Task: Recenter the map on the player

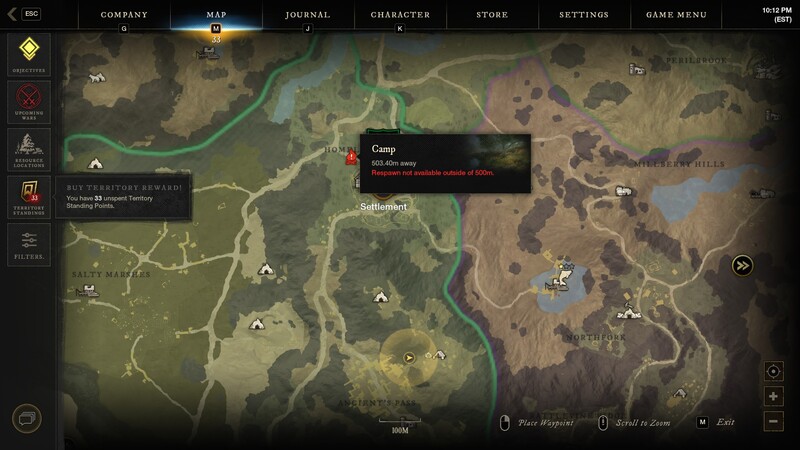Action: [x=774, y=371]
